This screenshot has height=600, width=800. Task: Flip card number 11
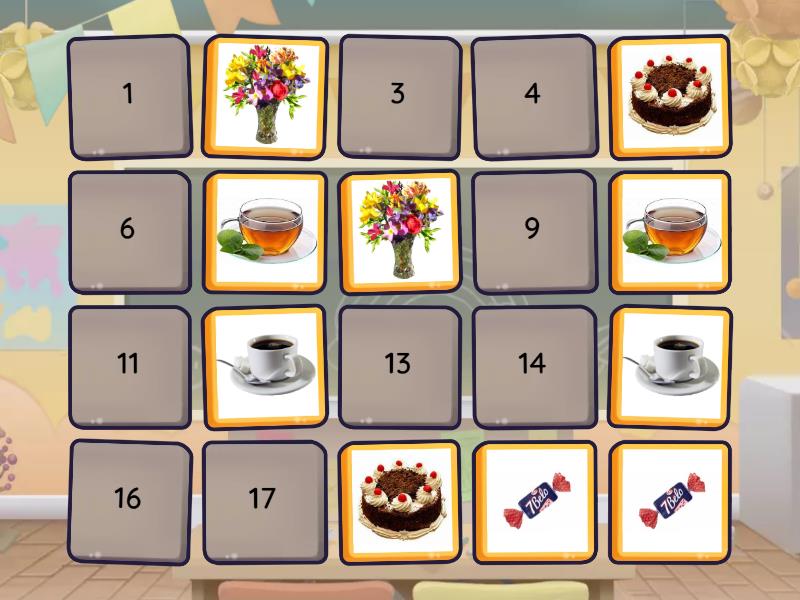coord(128,364)
